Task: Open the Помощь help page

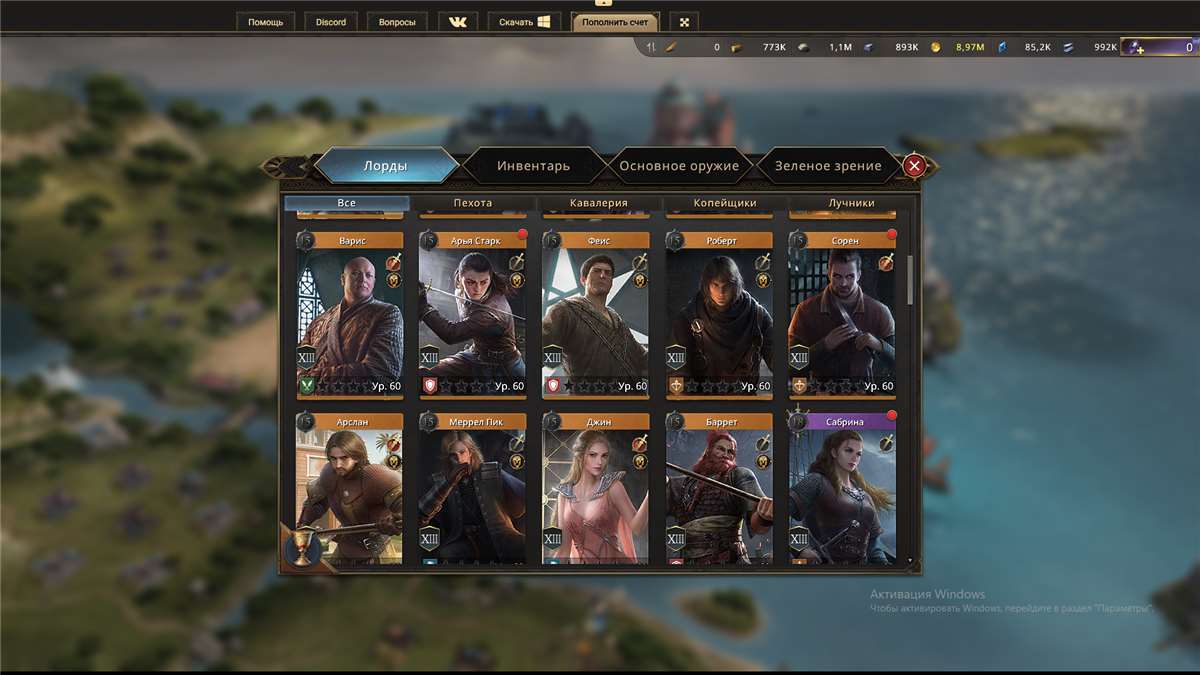Action: coord(265,22)
